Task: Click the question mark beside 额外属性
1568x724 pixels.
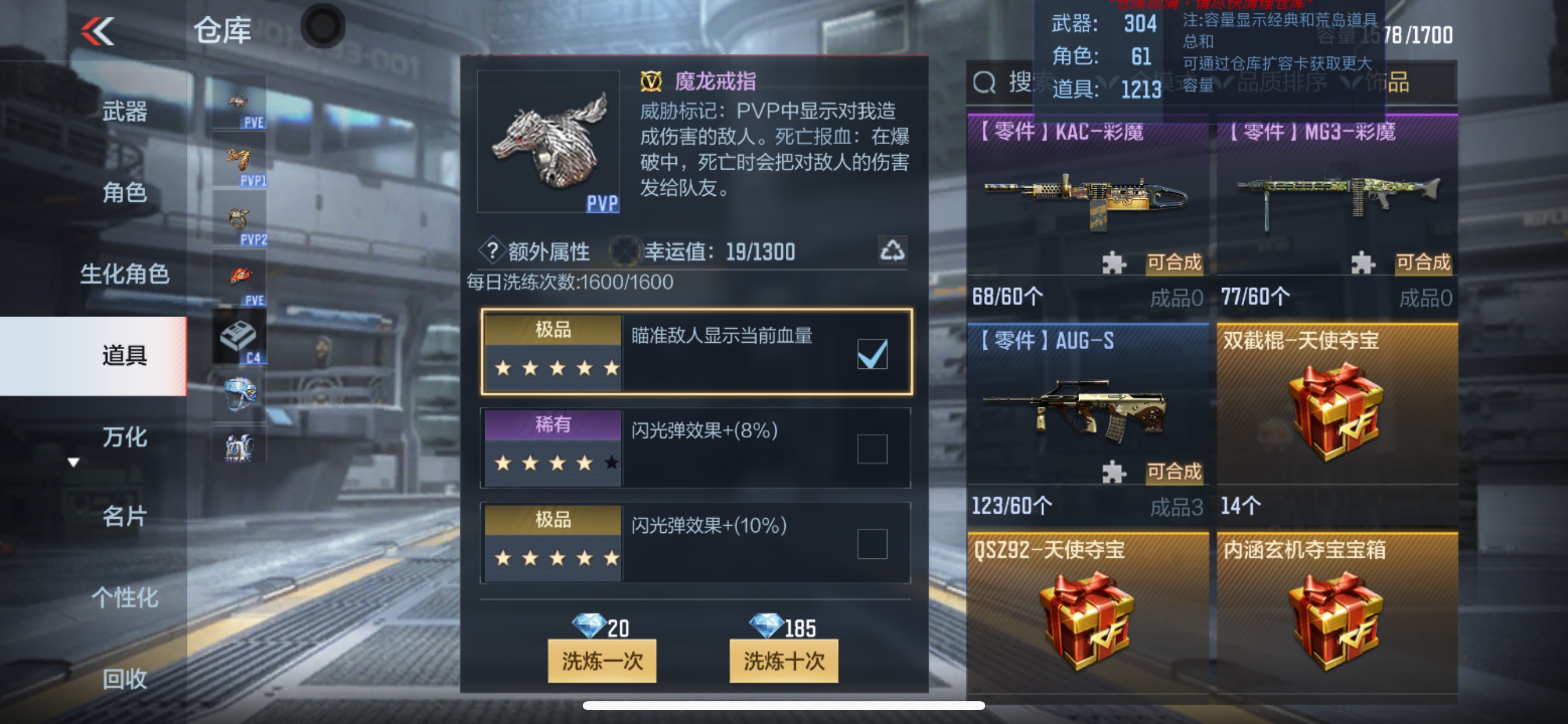Action: click(494, 251)
